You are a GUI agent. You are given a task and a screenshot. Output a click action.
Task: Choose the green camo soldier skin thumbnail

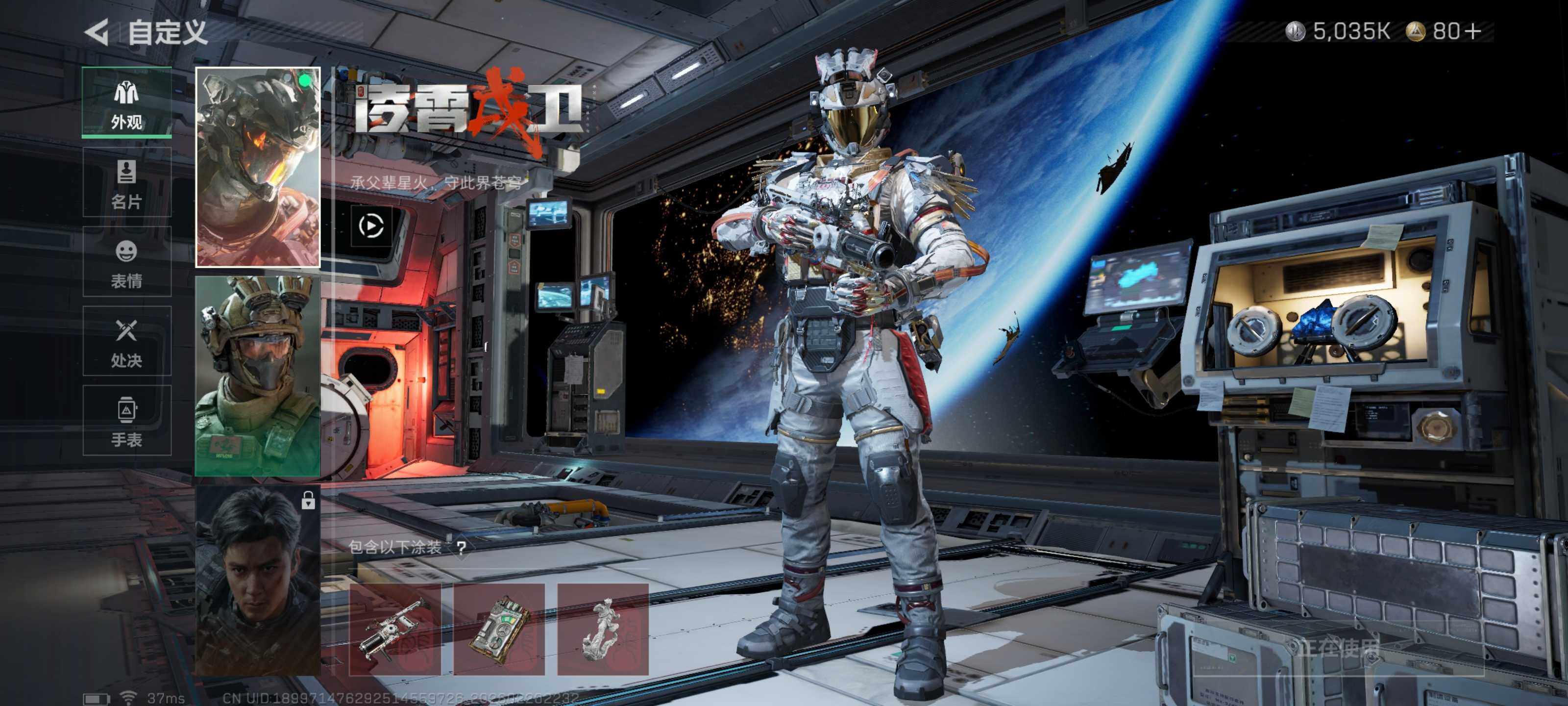tap(257, 376)
